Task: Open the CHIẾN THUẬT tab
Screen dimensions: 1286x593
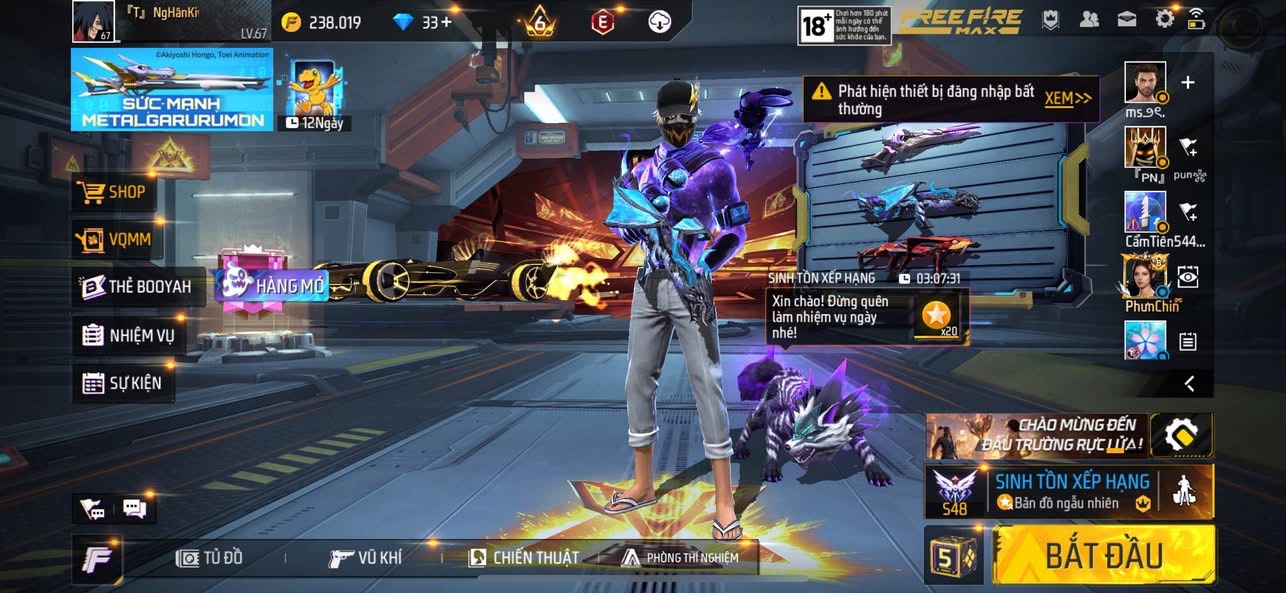Action: click(524, 558)
